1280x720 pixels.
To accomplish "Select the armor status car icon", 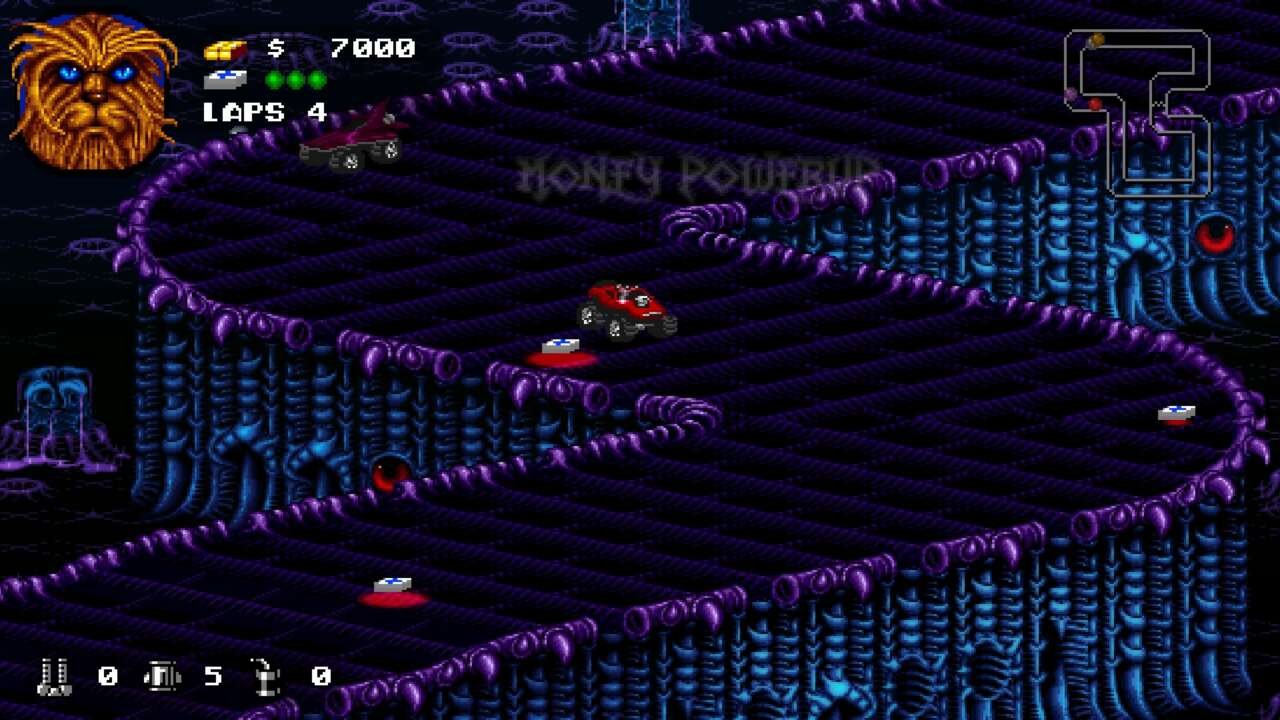I will [225, 80].
